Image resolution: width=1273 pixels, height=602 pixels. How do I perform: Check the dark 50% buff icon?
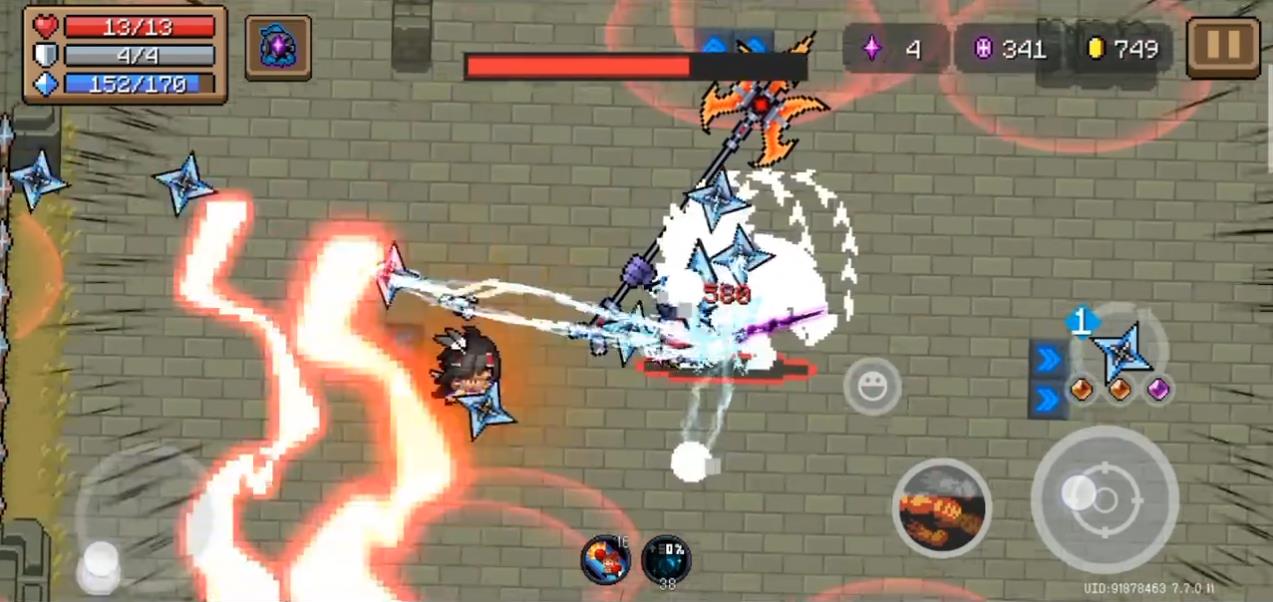click(x=666, y=559)
